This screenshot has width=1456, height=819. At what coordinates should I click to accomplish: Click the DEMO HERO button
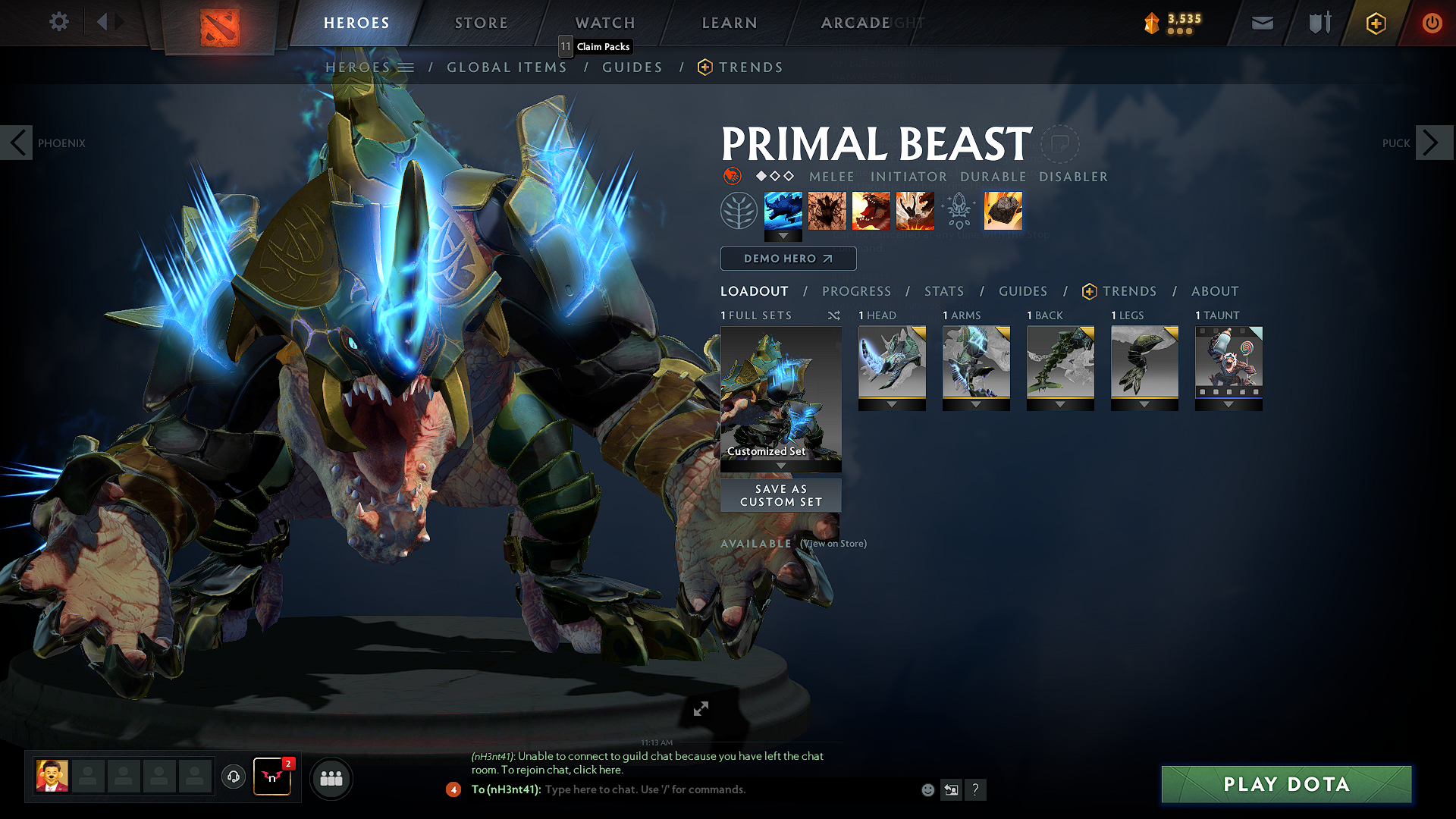click(x=788, y=259)
